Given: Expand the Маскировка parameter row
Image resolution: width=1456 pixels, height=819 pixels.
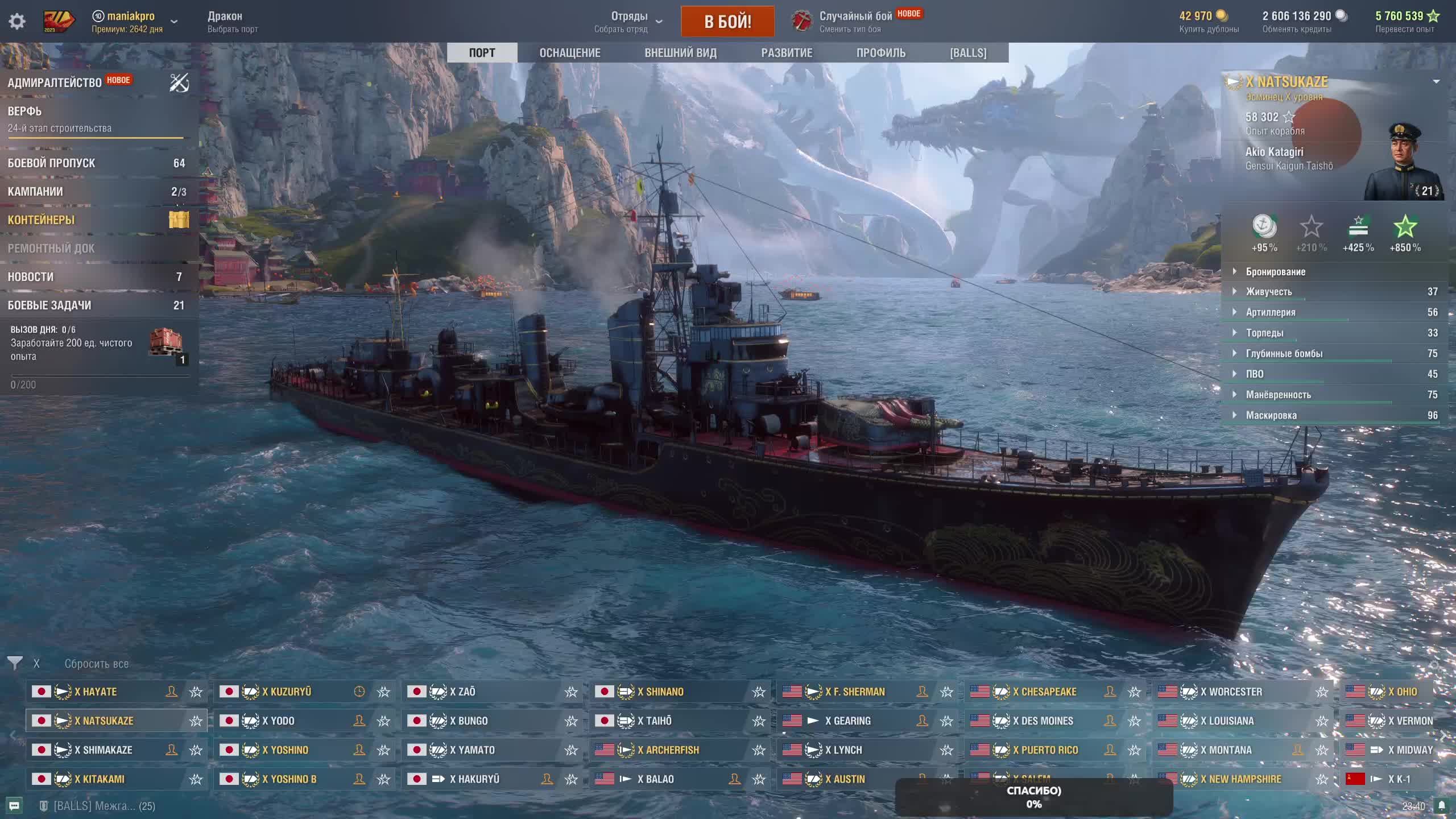Looking at the screenshot, I should 1271,415.
